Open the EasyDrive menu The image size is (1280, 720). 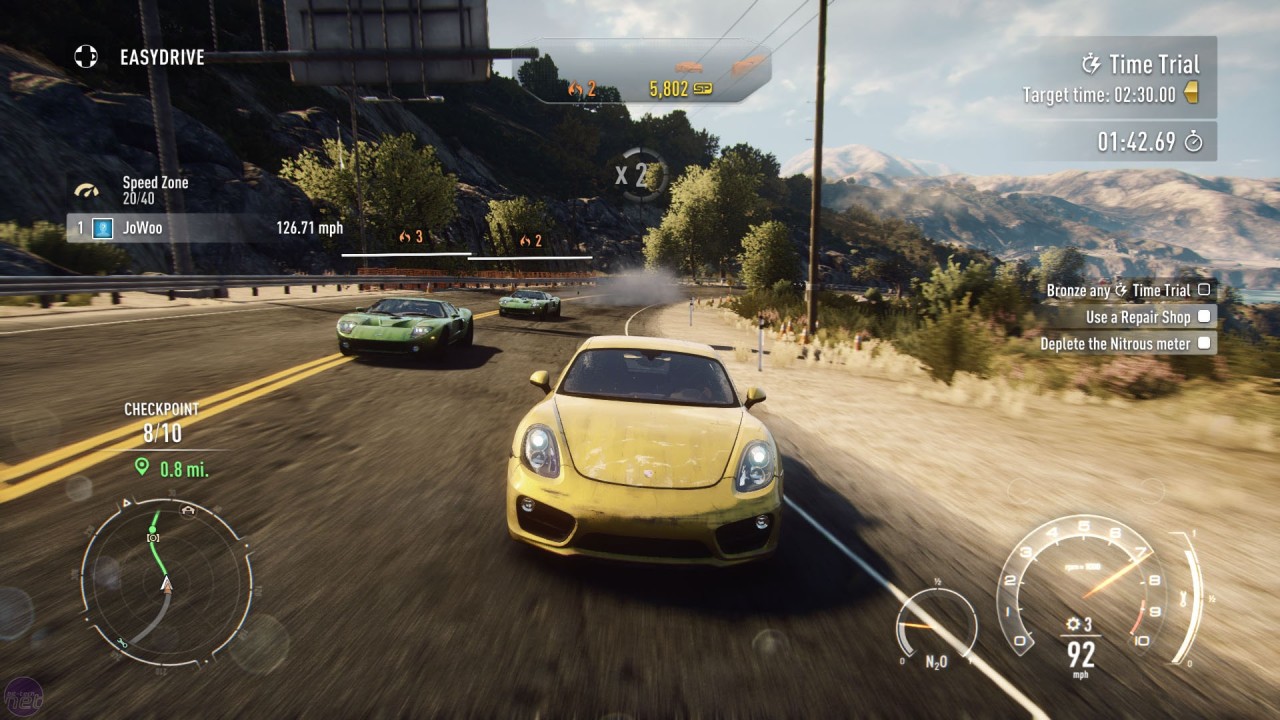(139, 57)
